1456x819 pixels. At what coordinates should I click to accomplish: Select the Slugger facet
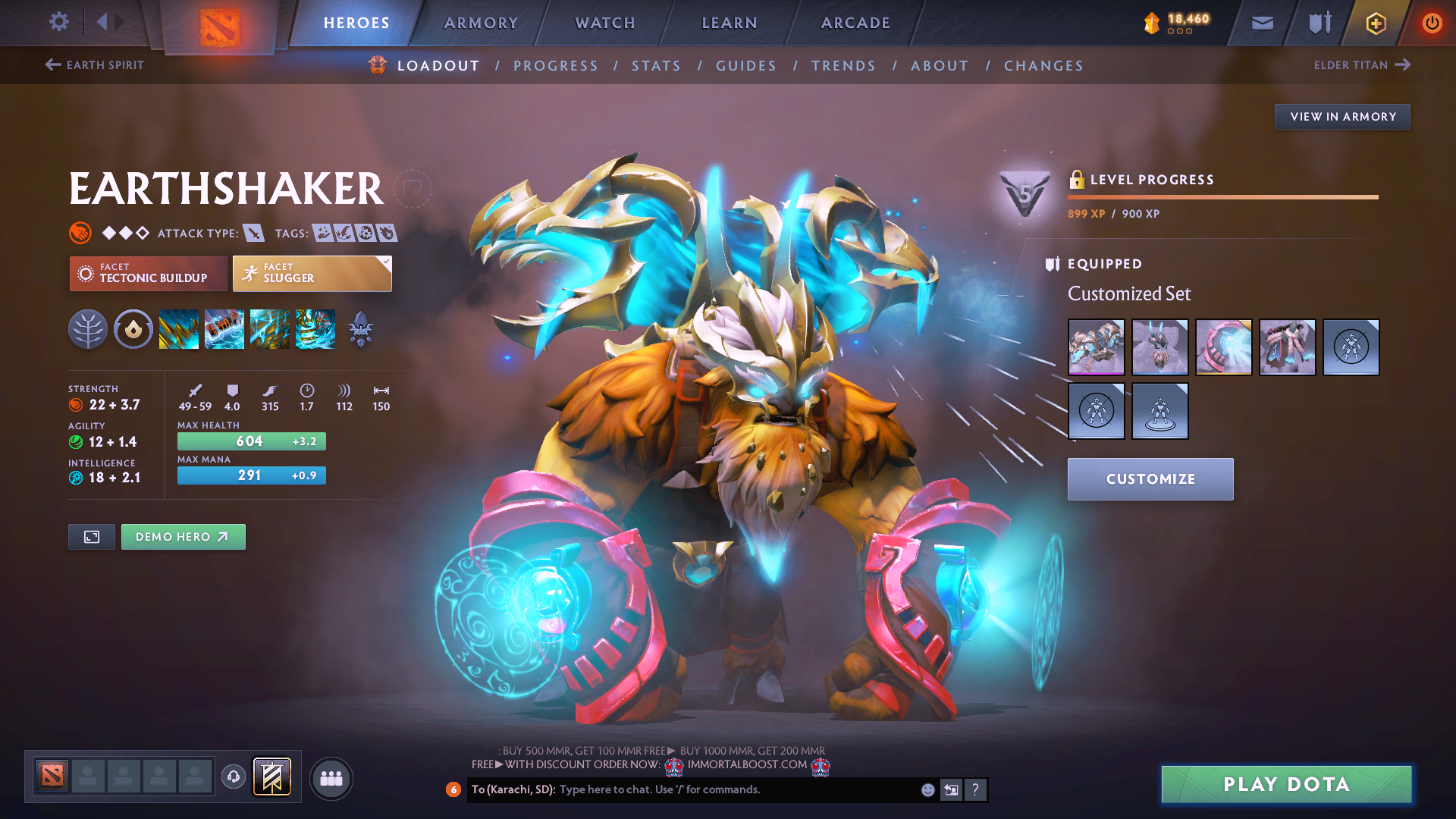pyautogui.click(x=312, y=273)
